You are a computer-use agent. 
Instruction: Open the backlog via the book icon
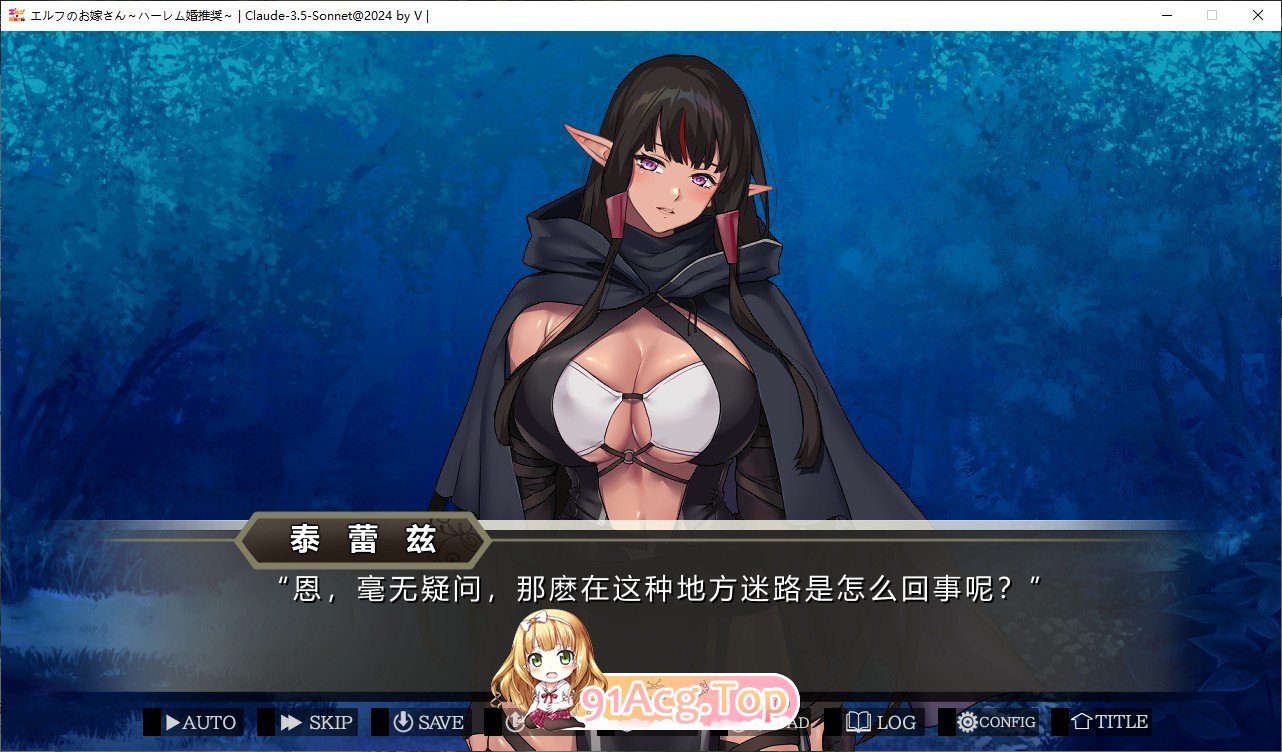click(x=860, y=721)
